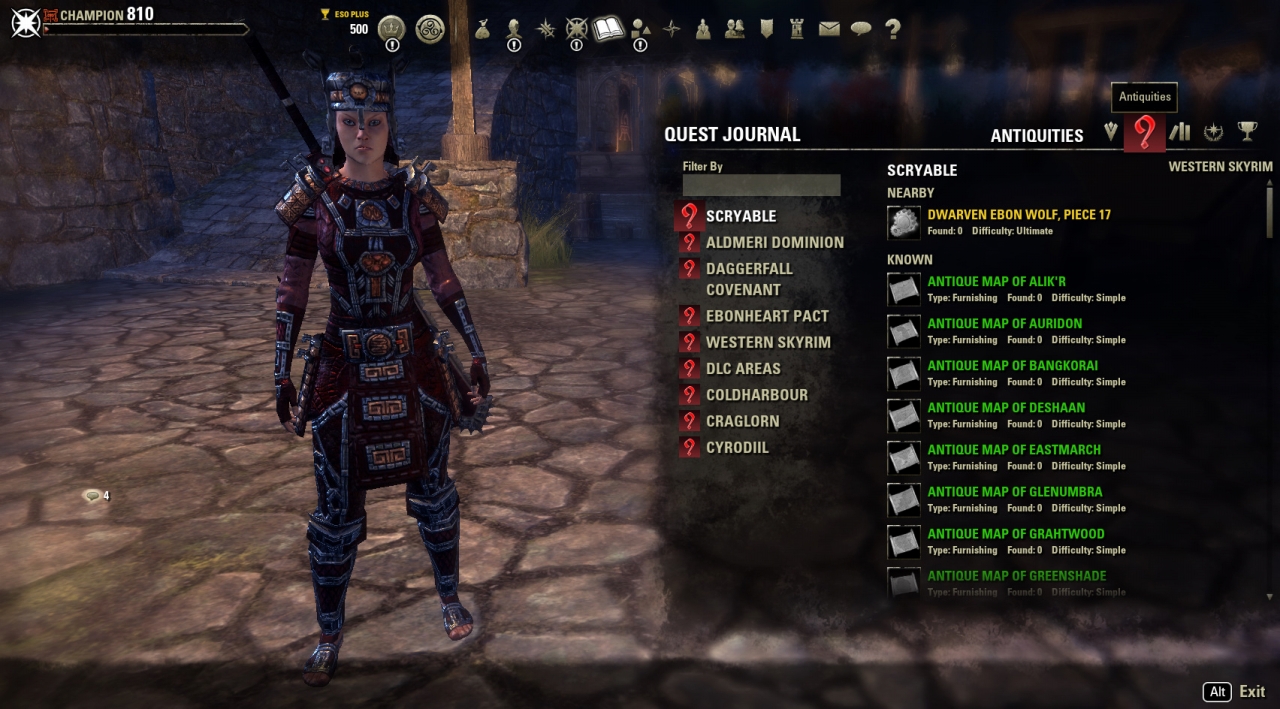Pick the Antique Map of Glenumbra
The width and height of the screenshot is (1280, 709).
click(x=1014, y=492)
